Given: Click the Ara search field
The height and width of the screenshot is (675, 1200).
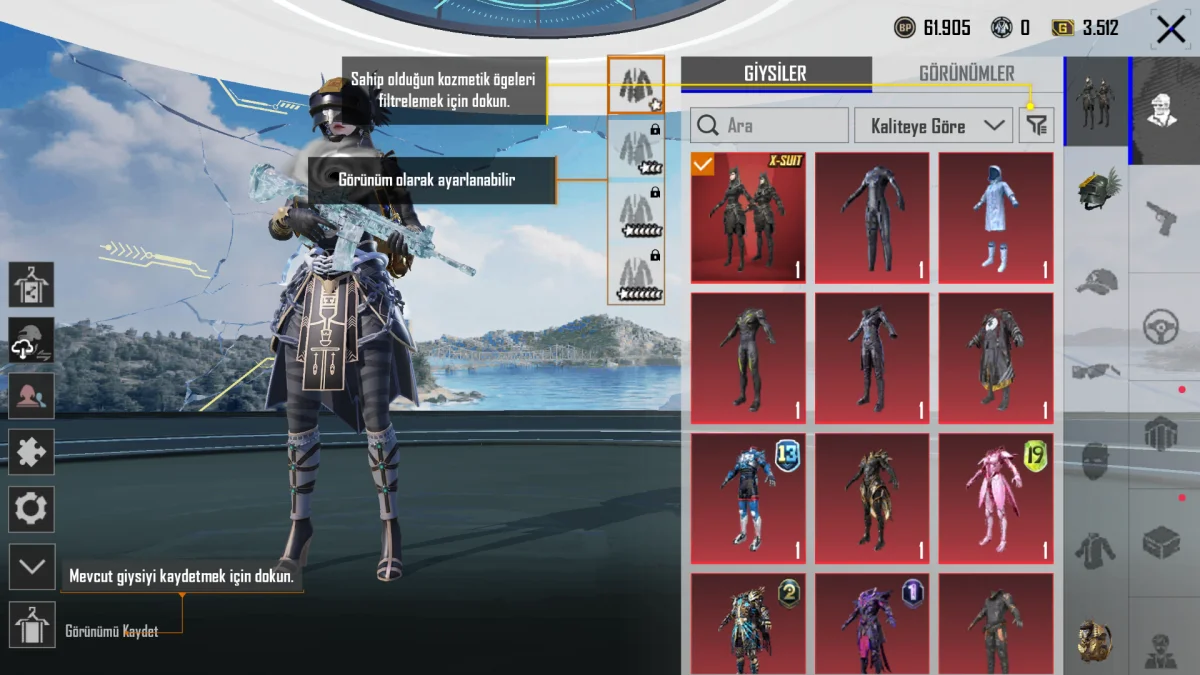Looking at the screenshot, I should point(769,126).
